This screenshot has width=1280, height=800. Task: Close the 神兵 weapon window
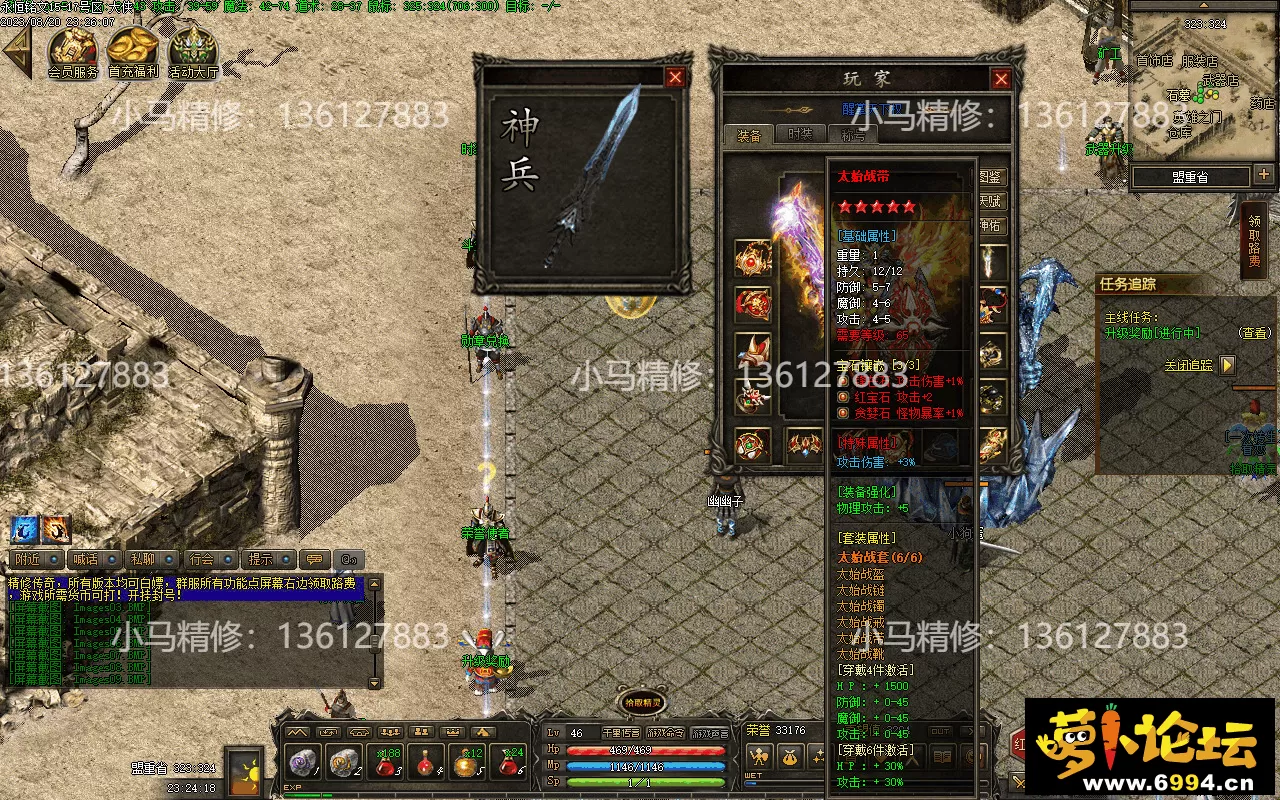pyautogui.click(x=676, y=77)
